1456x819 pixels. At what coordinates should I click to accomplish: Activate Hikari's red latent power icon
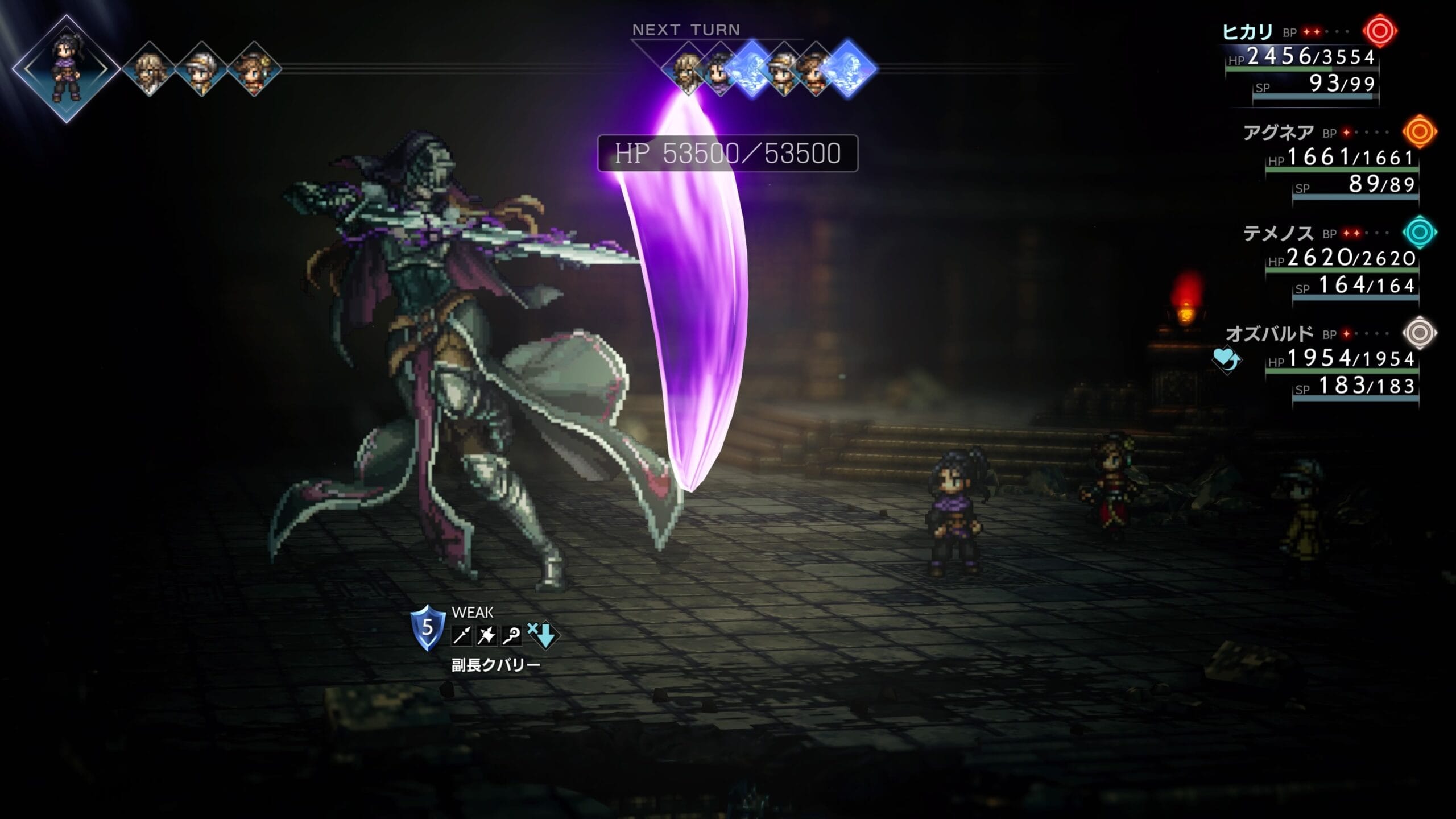click(1380, 31)
